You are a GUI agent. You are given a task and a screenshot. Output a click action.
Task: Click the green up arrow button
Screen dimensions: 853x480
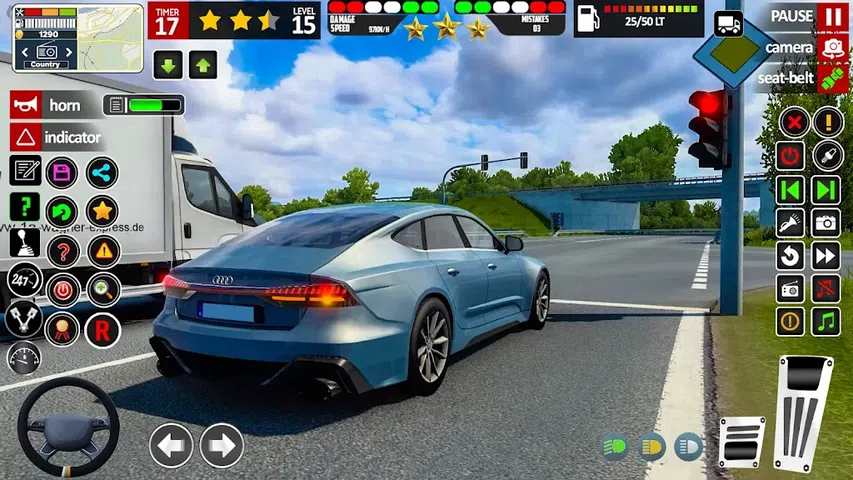tap(203, 66)
